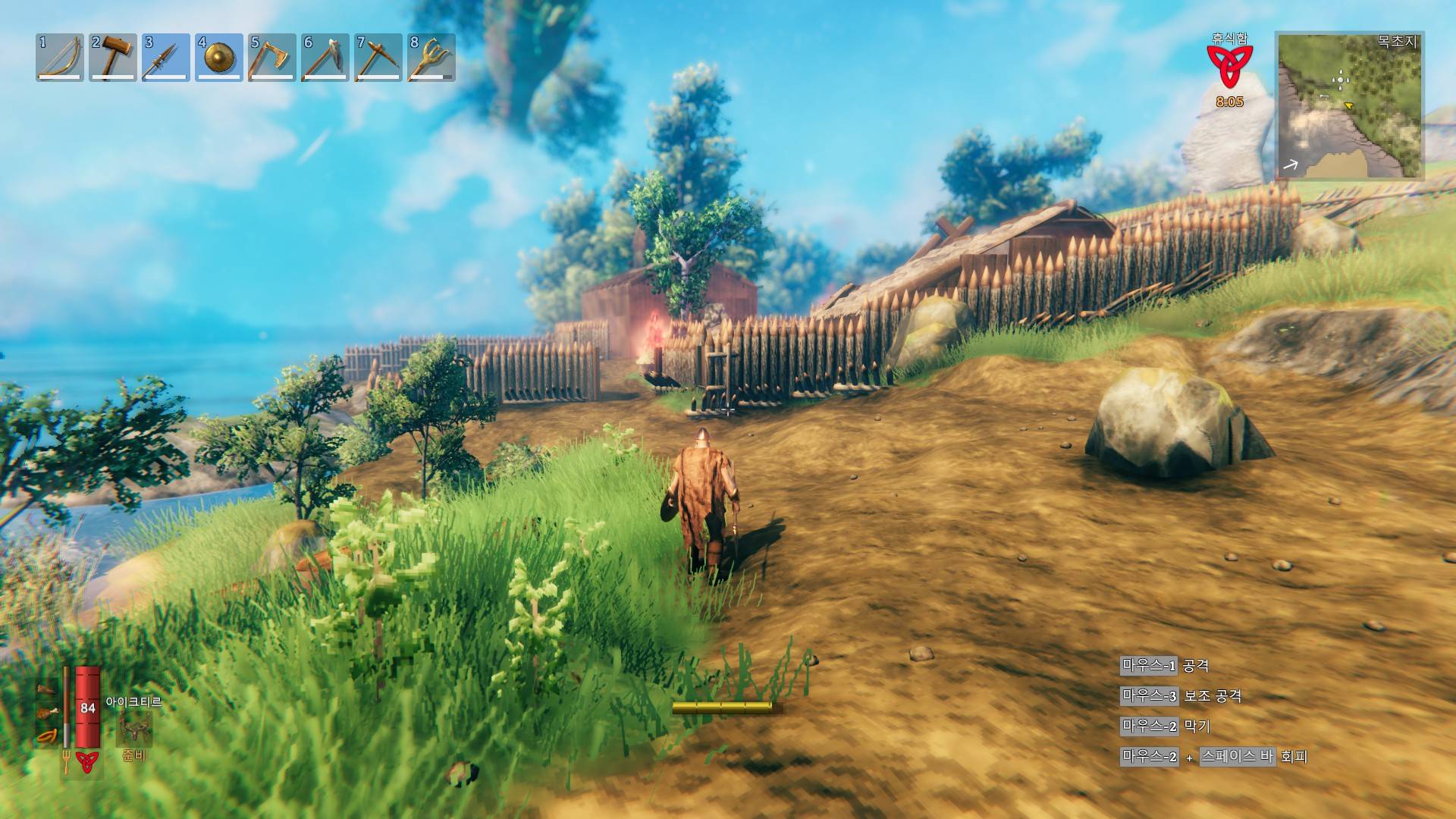Open the minimap in the corner
The image size is (1456, 819).
[x=1350, y=105]
